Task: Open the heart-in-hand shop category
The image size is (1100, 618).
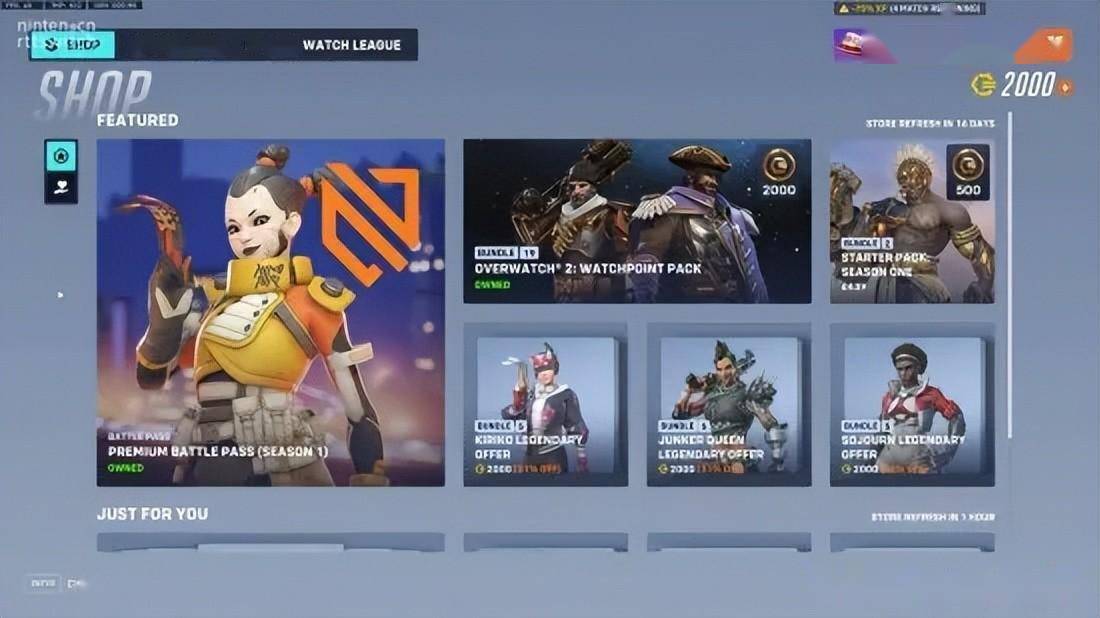Action: pos(61,187)
